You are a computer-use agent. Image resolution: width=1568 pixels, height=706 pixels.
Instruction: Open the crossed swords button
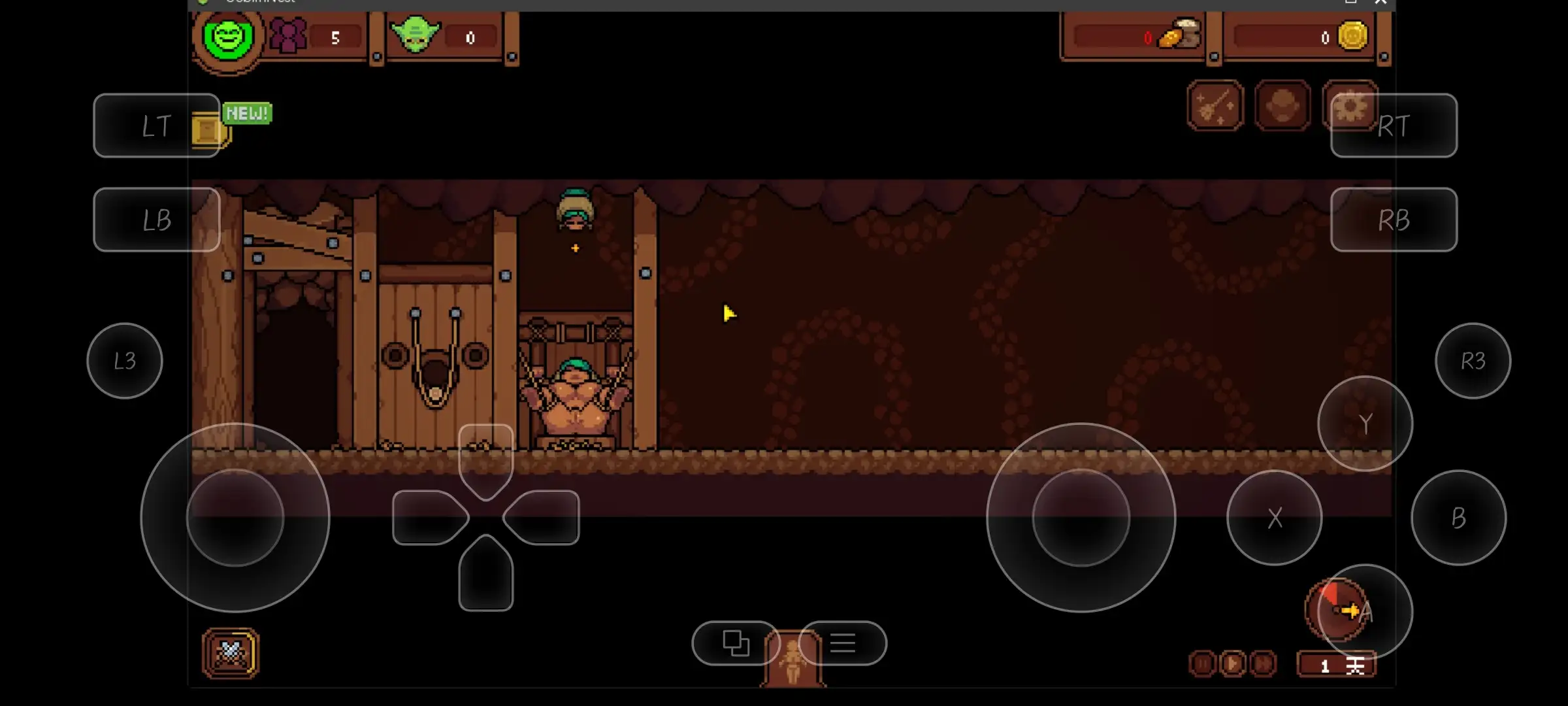pos(231,653)
